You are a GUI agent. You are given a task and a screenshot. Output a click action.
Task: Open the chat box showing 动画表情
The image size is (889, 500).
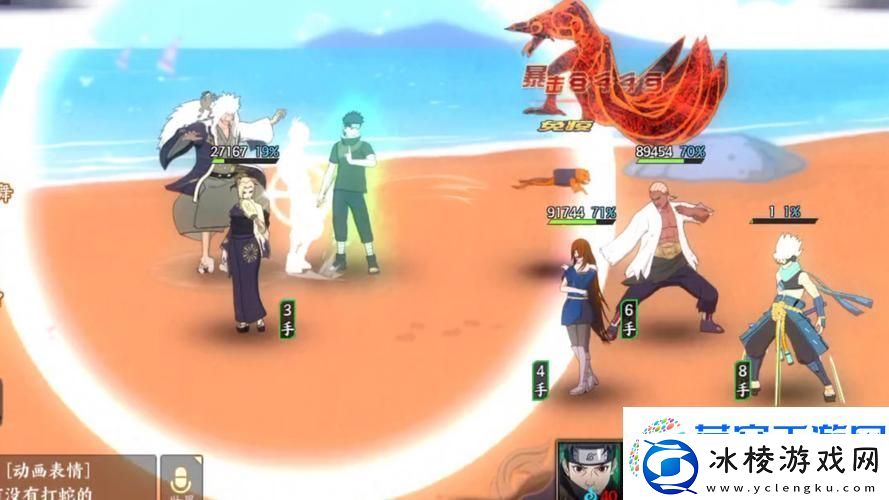(75, 479)
